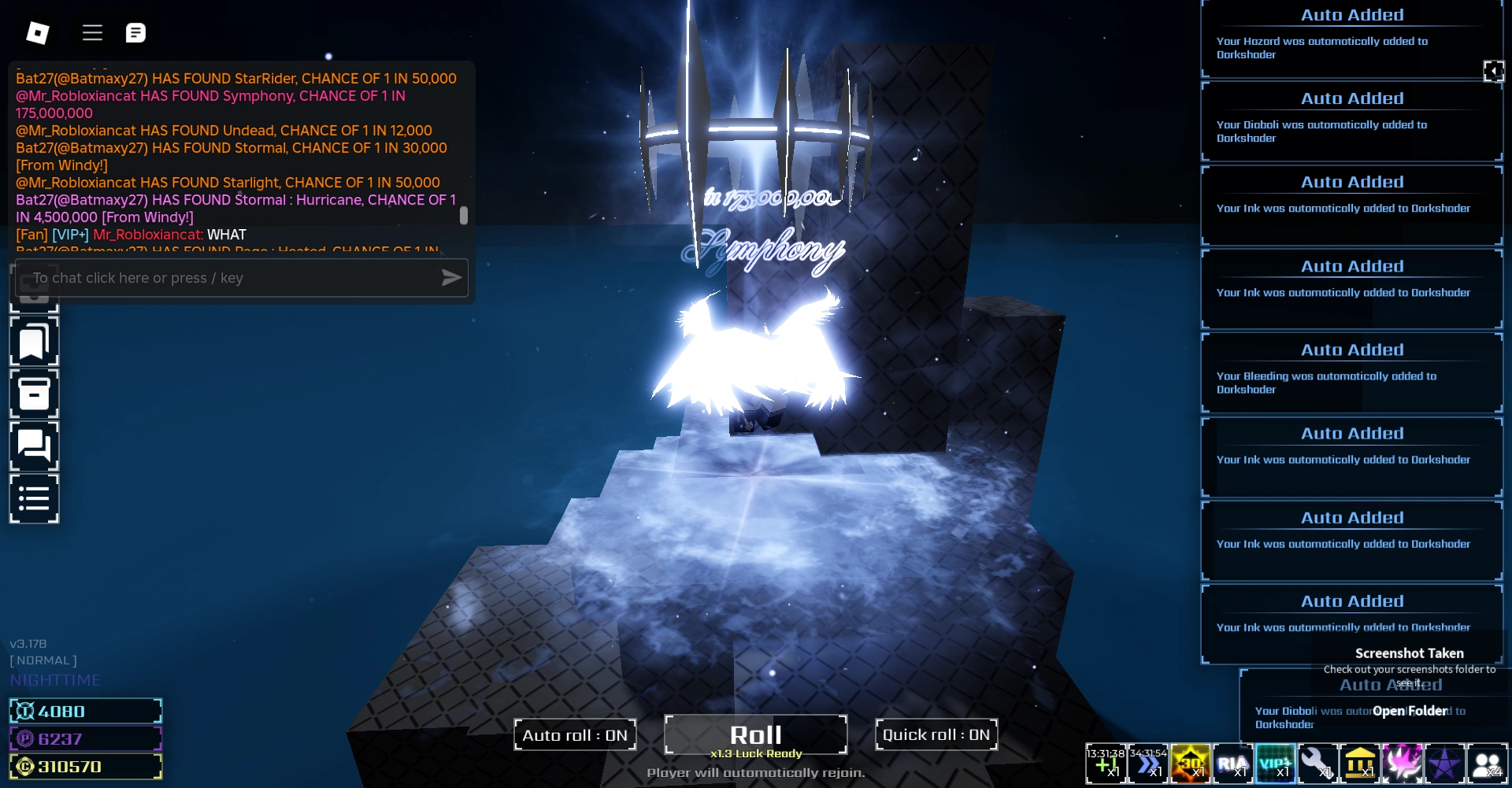Screen dimensions: 1512x788
Task: Collapse the Auto Added notification panel
Action: pos(1495,71)
